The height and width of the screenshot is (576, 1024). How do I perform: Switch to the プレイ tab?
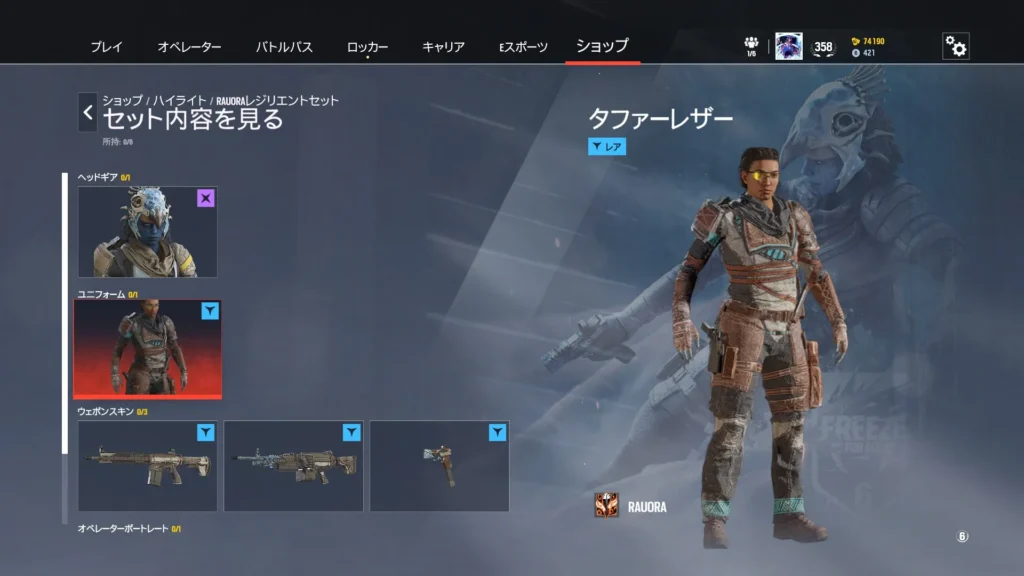107,47
